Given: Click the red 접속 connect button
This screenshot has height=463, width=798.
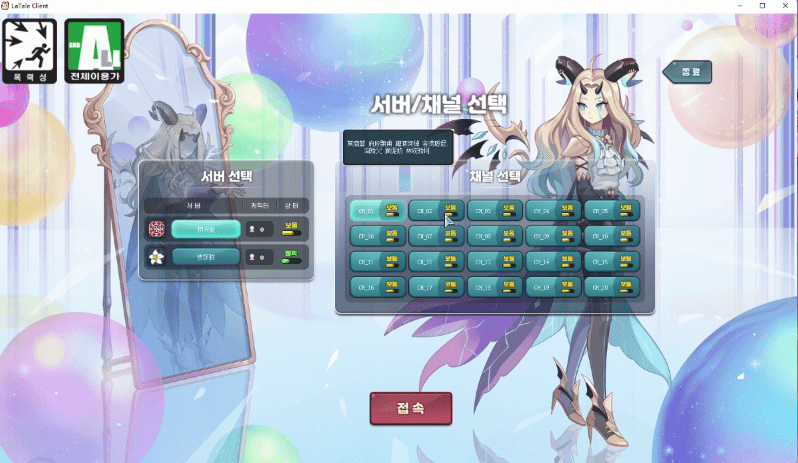Looking at the screenshot, I should point(411,408).
